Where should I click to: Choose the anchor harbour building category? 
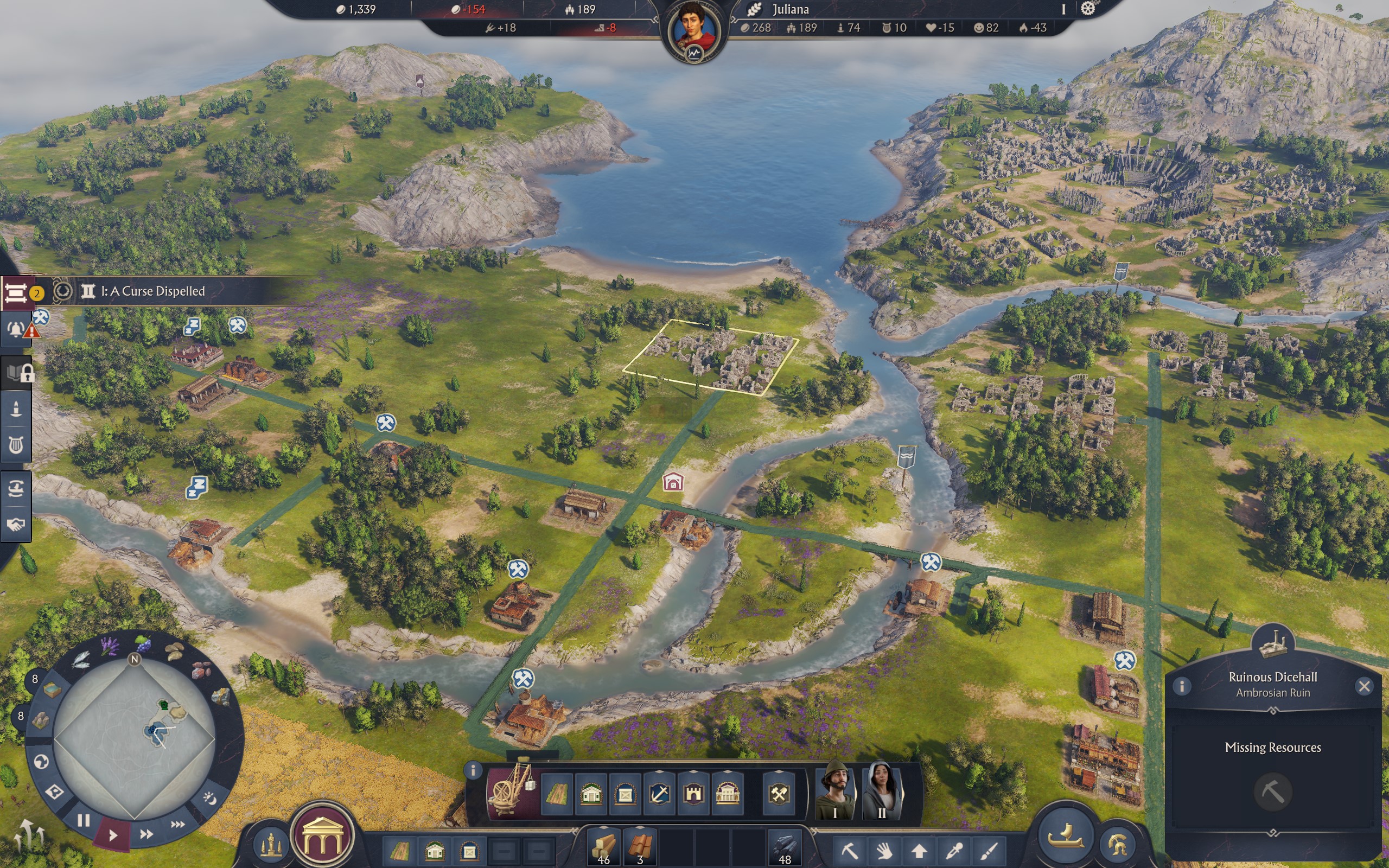(x=659, y=795)
